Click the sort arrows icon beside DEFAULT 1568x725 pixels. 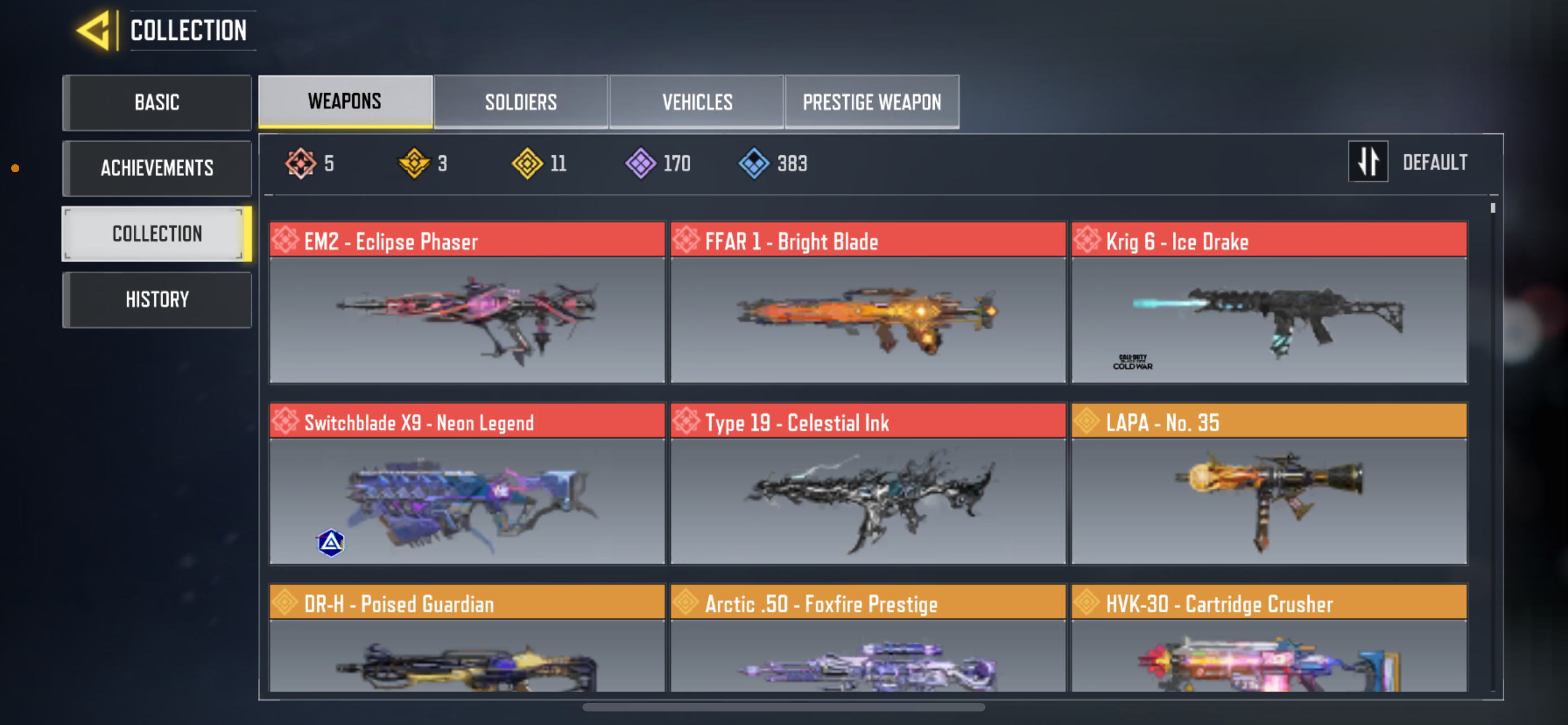1368,162
